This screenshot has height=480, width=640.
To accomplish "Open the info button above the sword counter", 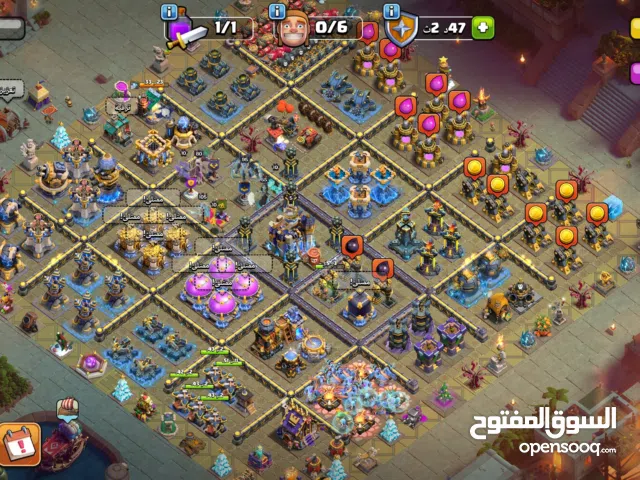I will [x=169, y=11].
